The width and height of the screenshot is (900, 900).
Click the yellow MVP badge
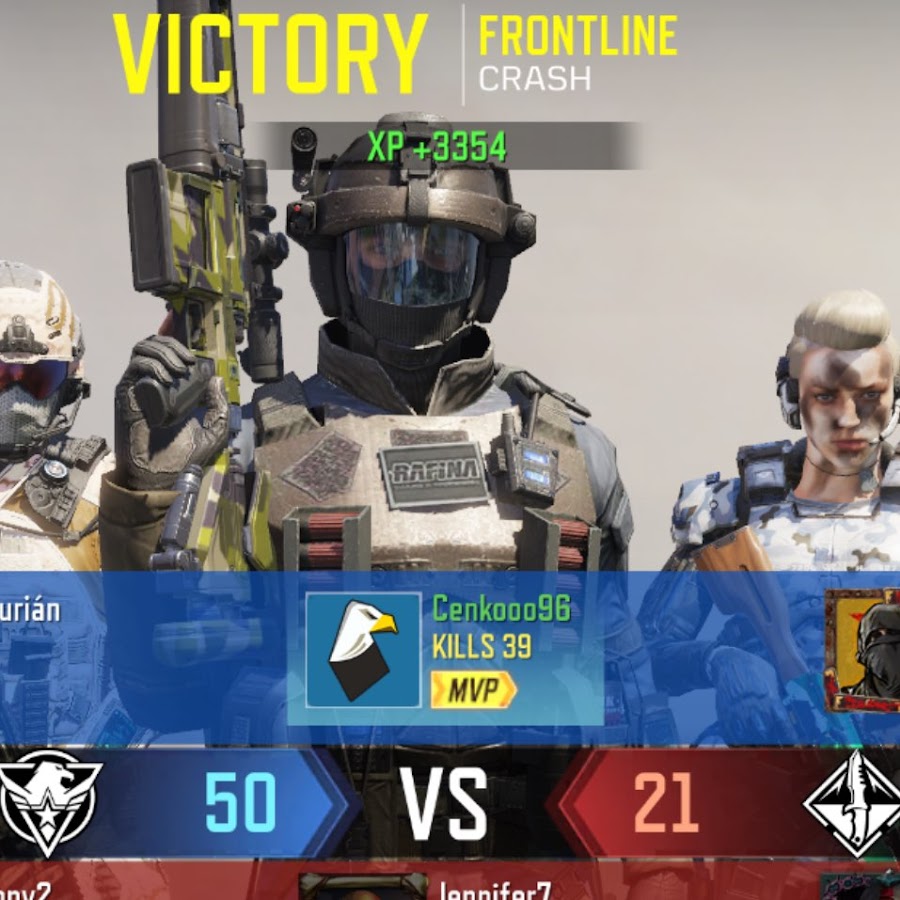(x=473, y=689)
